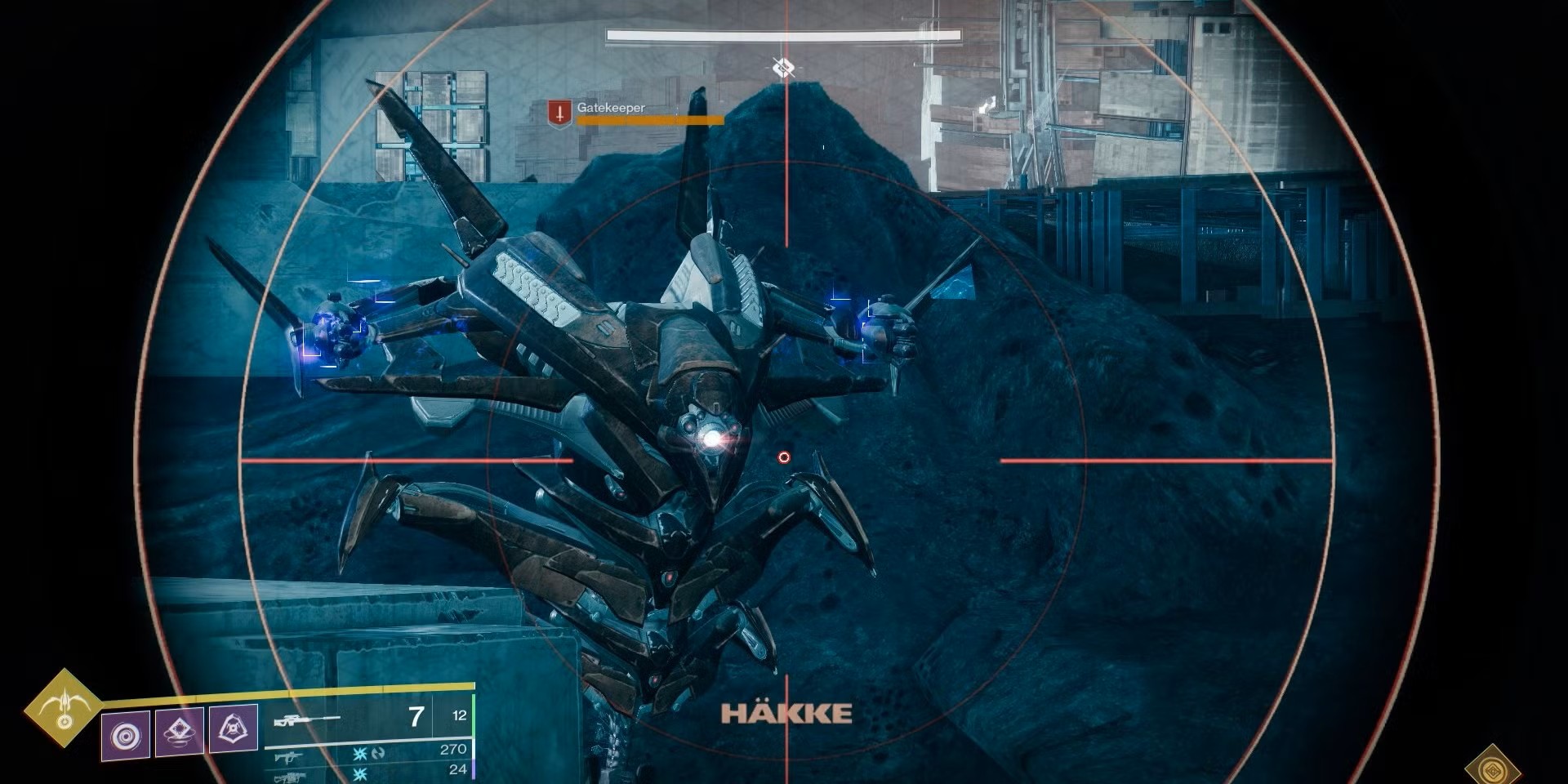Viewport: 1568px width, 784px height.
Task: Trigger the purple rift ability icon
Action: [180, 731]
